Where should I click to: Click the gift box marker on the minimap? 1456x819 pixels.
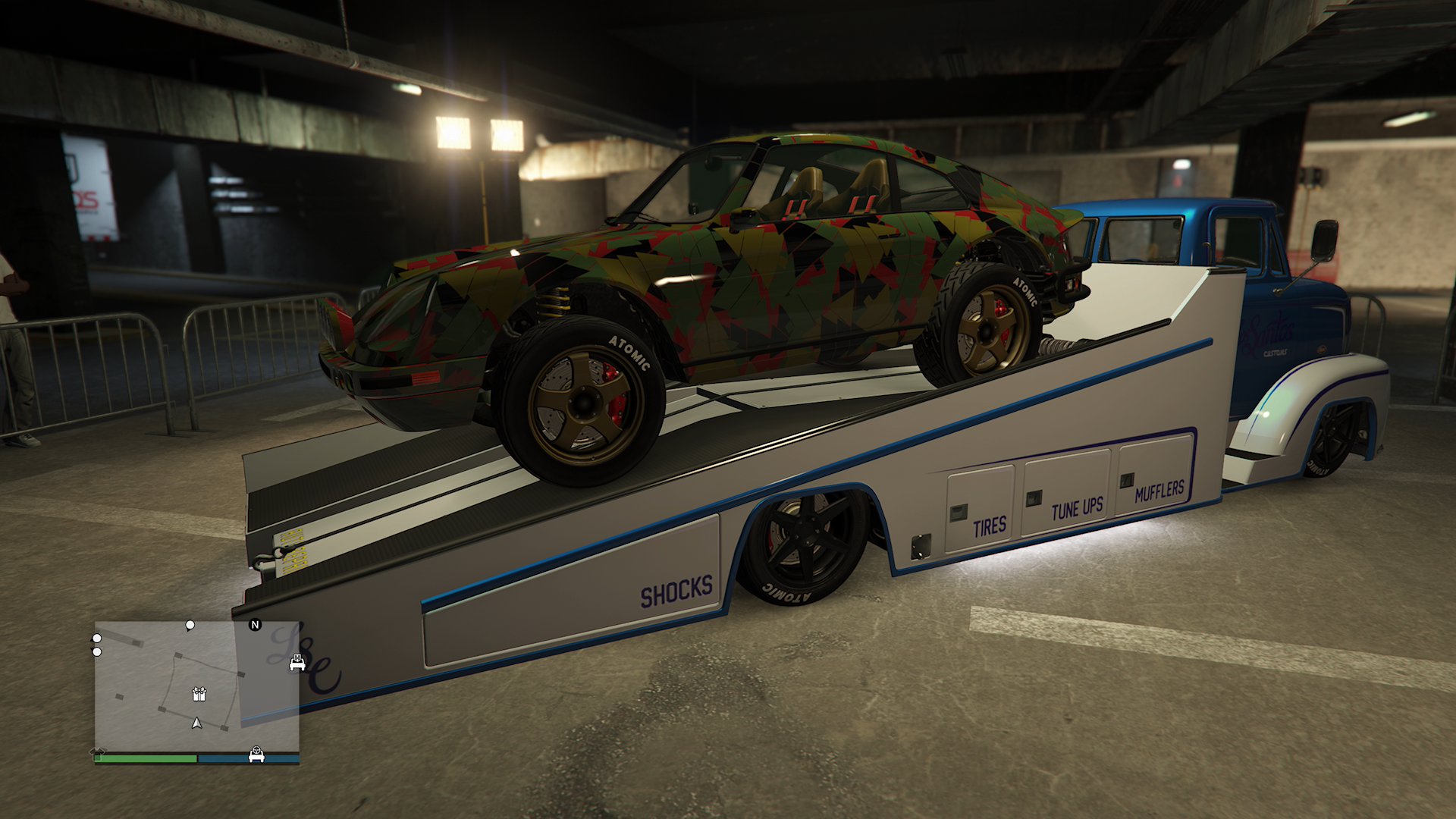199,693
